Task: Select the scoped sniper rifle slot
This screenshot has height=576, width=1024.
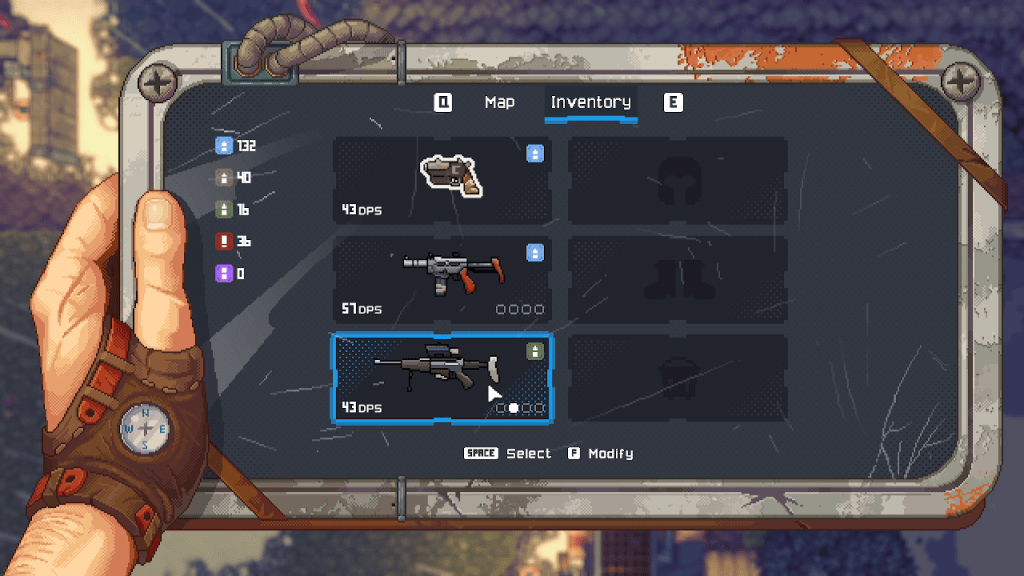Action: point(442,377)
